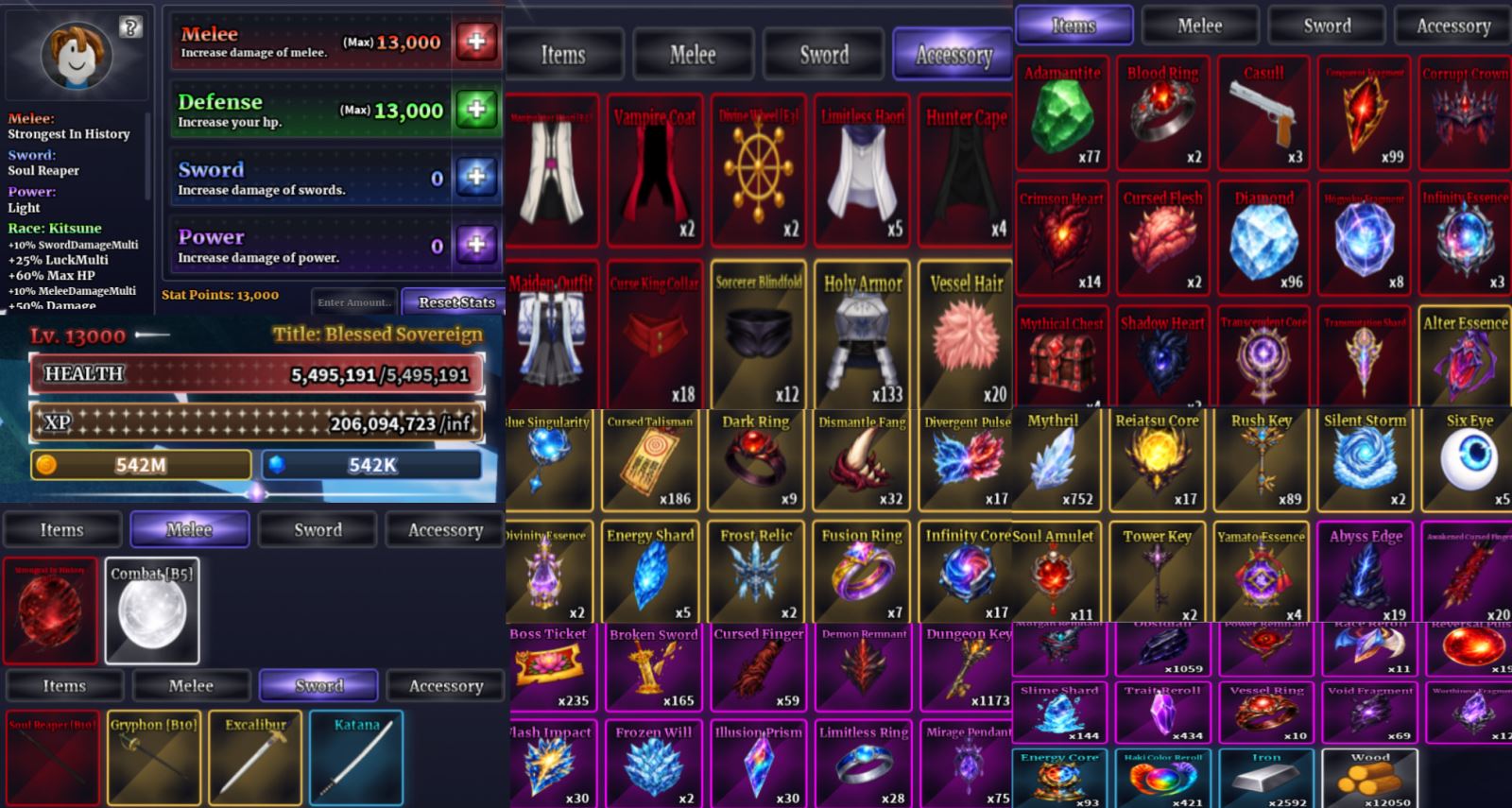Select the Boss Ticket item
The height and width of the screenshot is (808, 1512).
click(x=549, y=667)
